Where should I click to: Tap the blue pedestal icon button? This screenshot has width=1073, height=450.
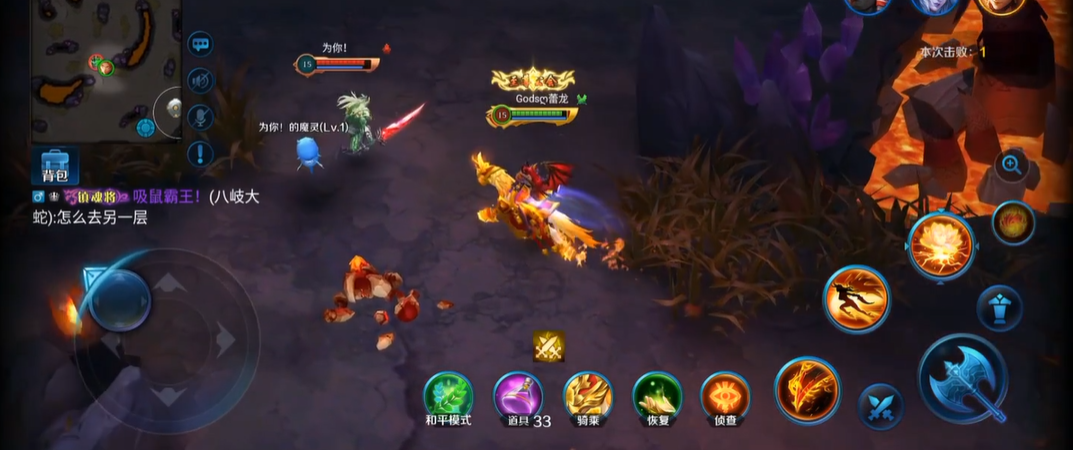[x=999, y=307]
